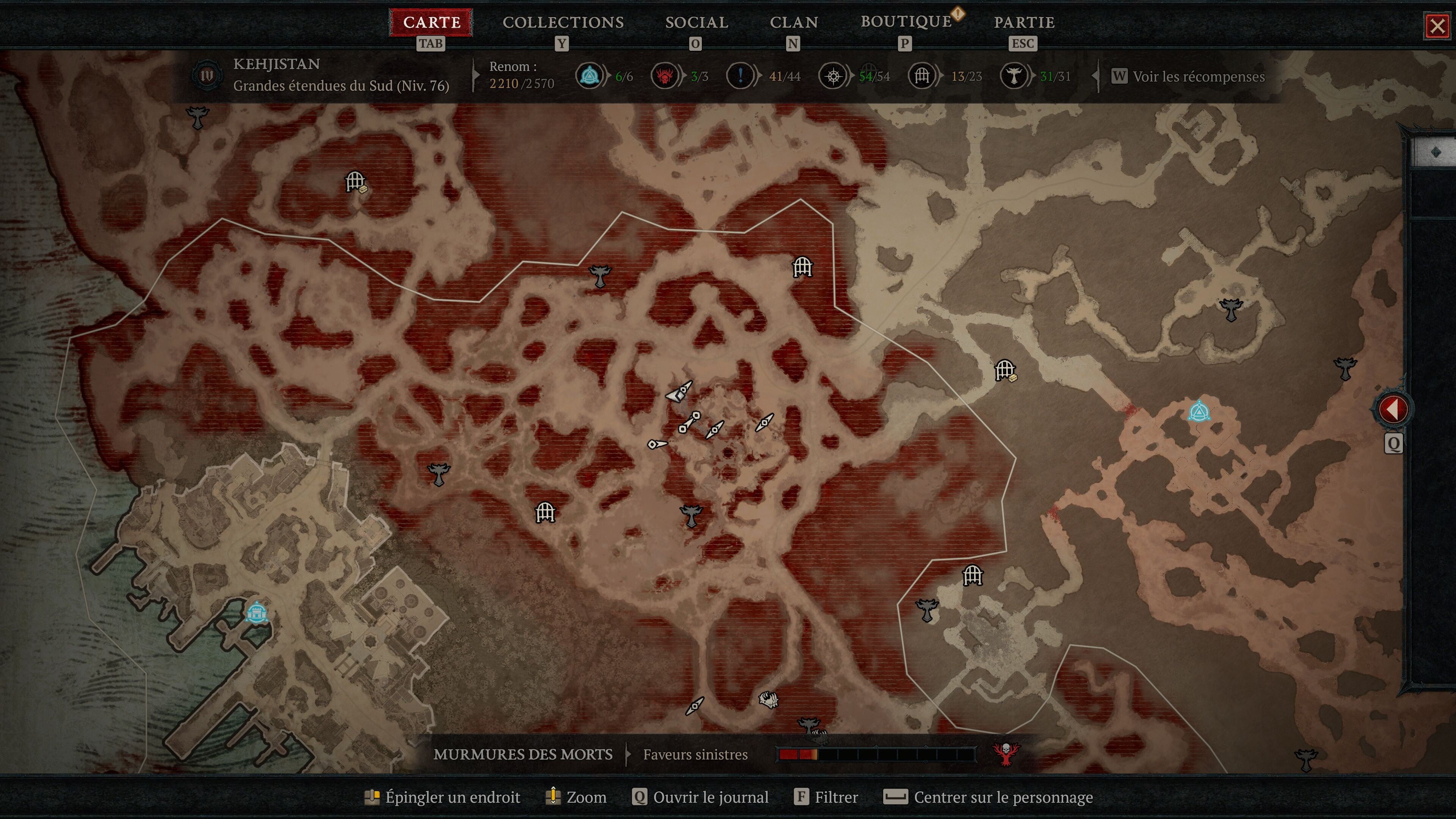Click the strongholds counter showing 31/31
Viewport: 1456px width, 819px height.
[1015, 76]
